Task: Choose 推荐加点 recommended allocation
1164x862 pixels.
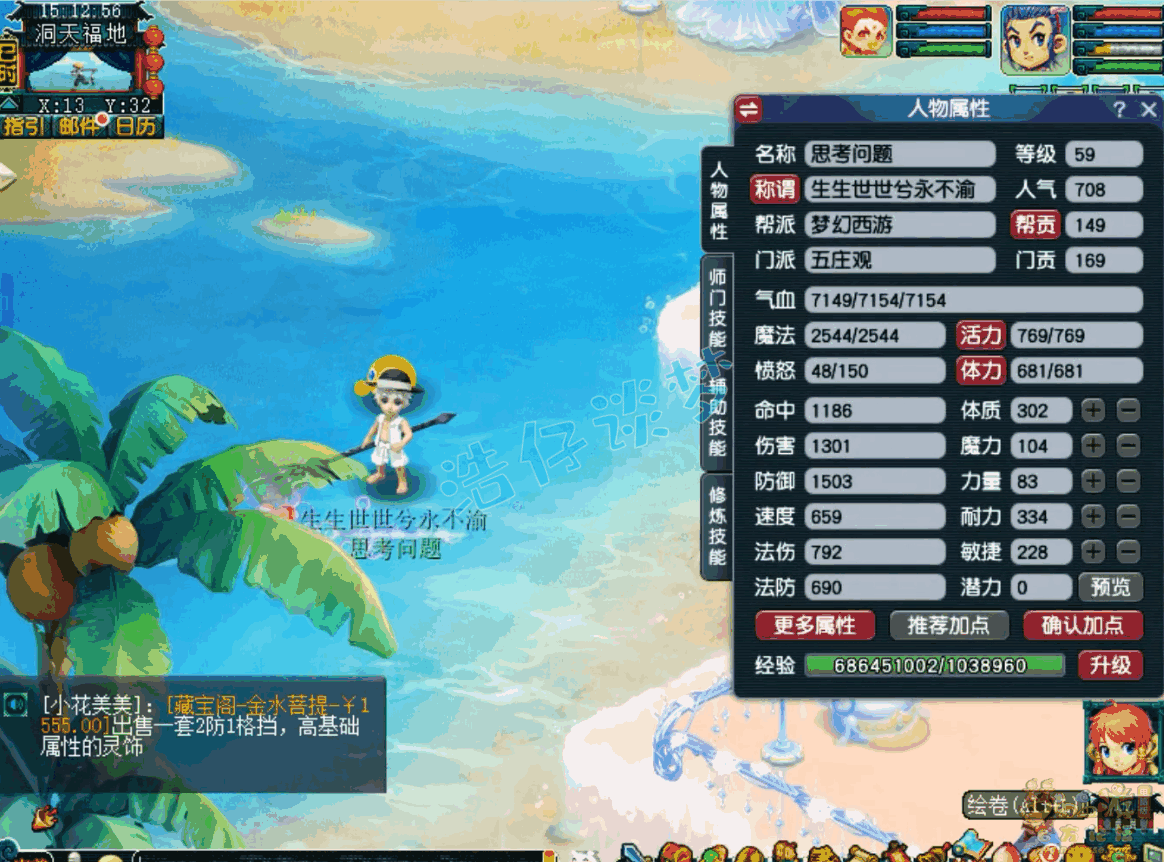Action: 947,626
